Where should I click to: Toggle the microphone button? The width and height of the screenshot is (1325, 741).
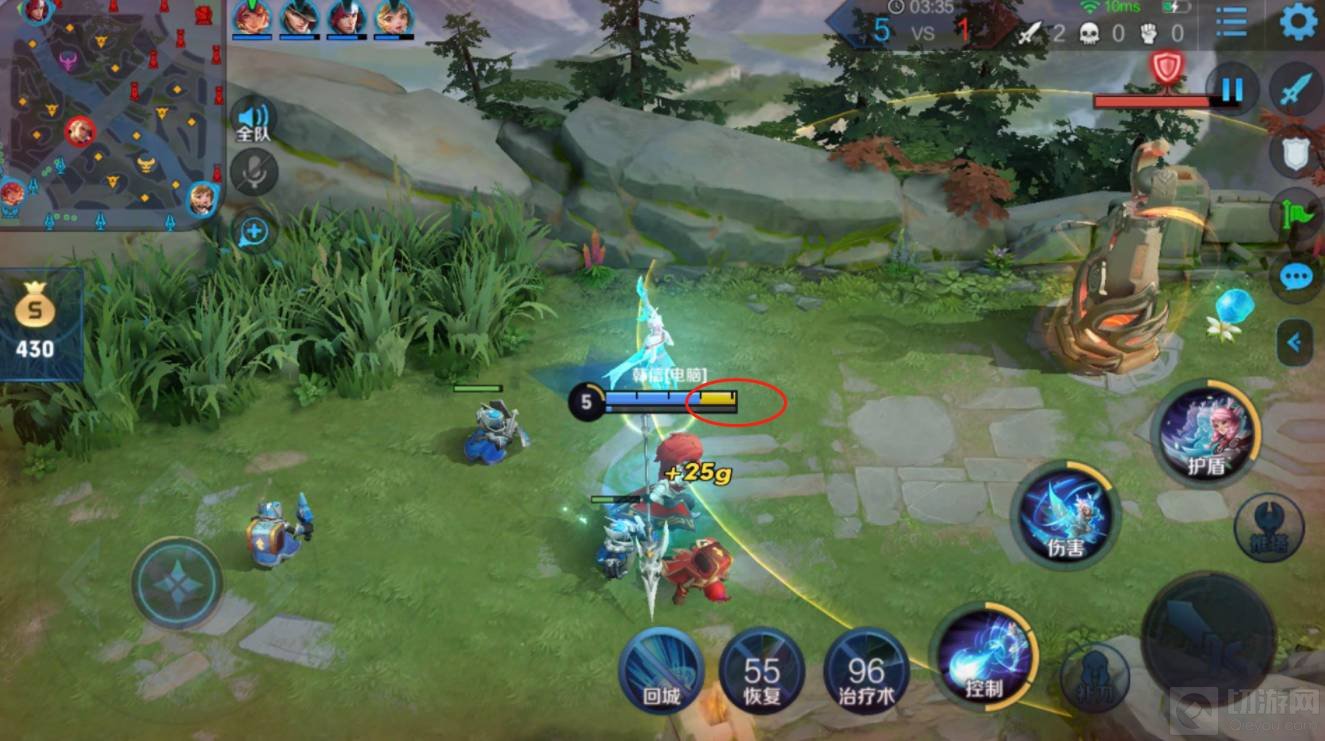(x=254, y=173)
